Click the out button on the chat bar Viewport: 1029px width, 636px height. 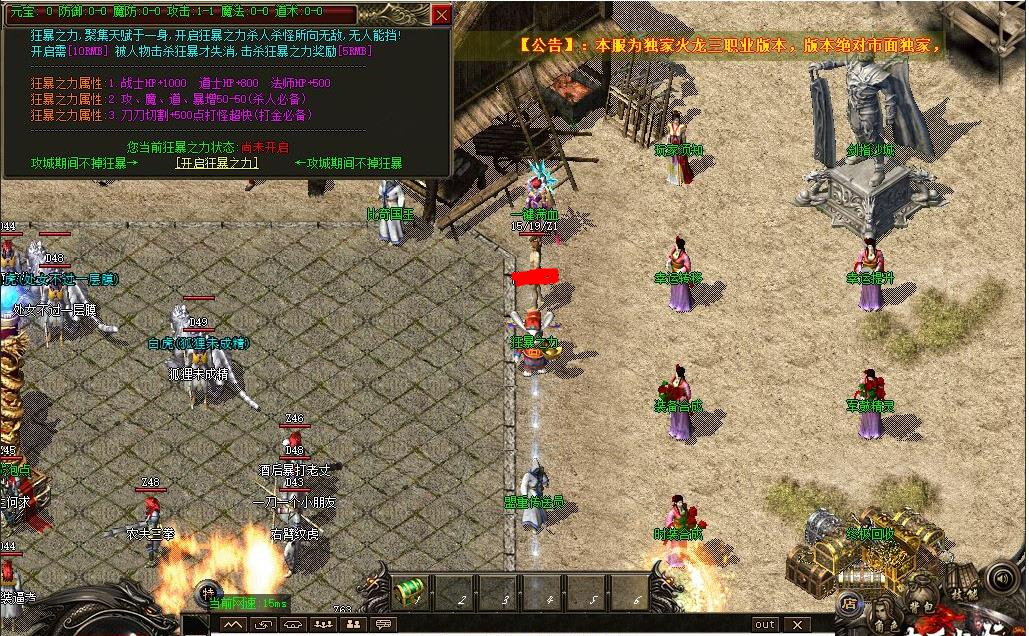765,624
